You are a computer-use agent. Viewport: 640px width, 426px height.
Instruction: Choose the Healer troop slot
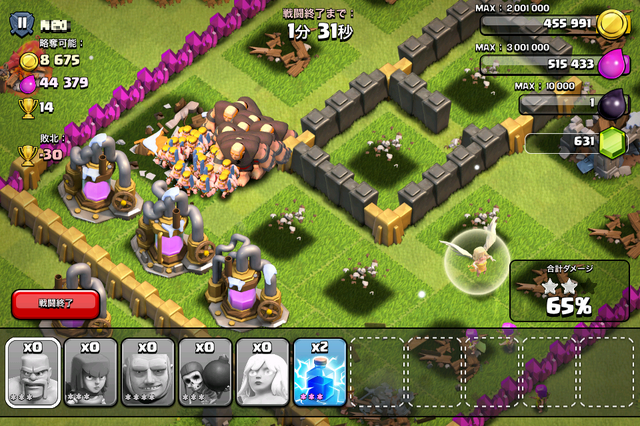pyautogui.click(x=262, y=373)
